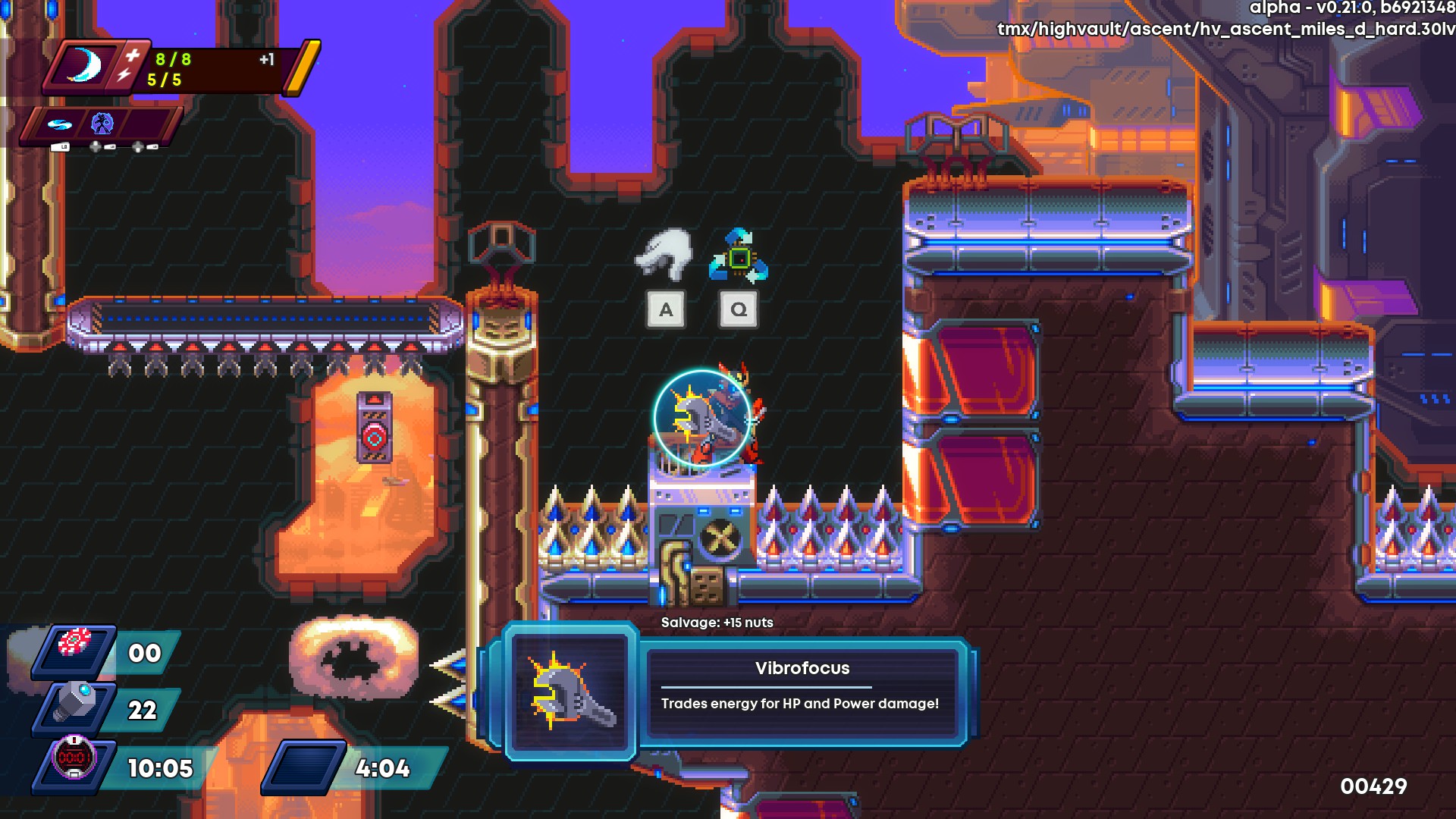The height and width of the screenshot is (819, 1456).
Task: Select the crescent moon weapon icon
Action: [x=85, y=66]
